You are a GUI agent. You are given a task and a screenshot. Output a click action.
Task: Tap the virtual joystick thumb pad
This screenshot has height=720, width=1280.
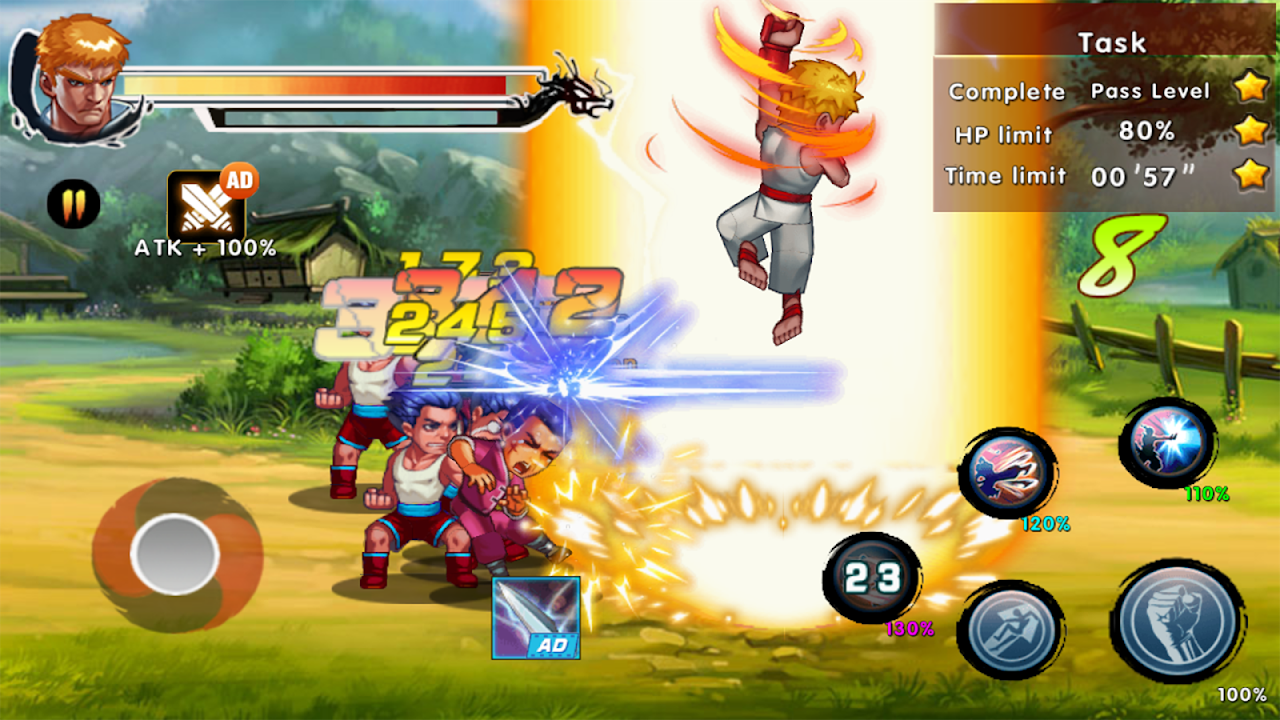point(175,555)
